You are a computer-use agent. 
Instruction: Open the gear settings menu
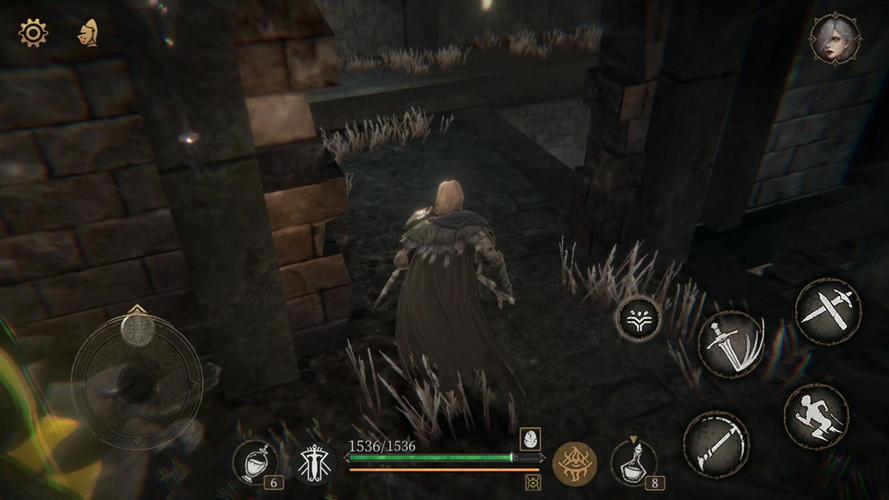click(33, 33)
